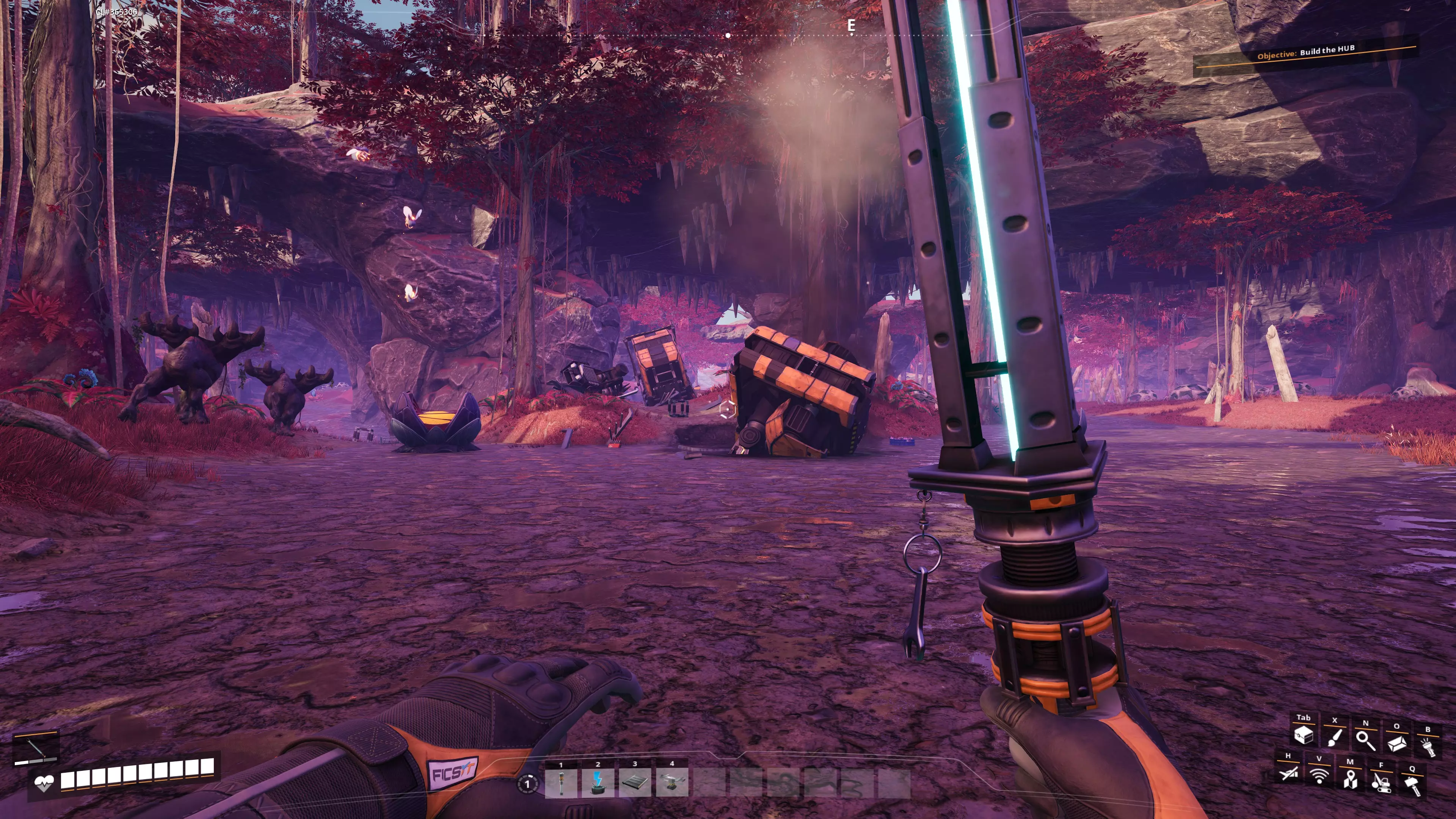Choose the lightning bolt generator hotbar slot
This screenshot has height=819, width=1456.
coord(598,783)
